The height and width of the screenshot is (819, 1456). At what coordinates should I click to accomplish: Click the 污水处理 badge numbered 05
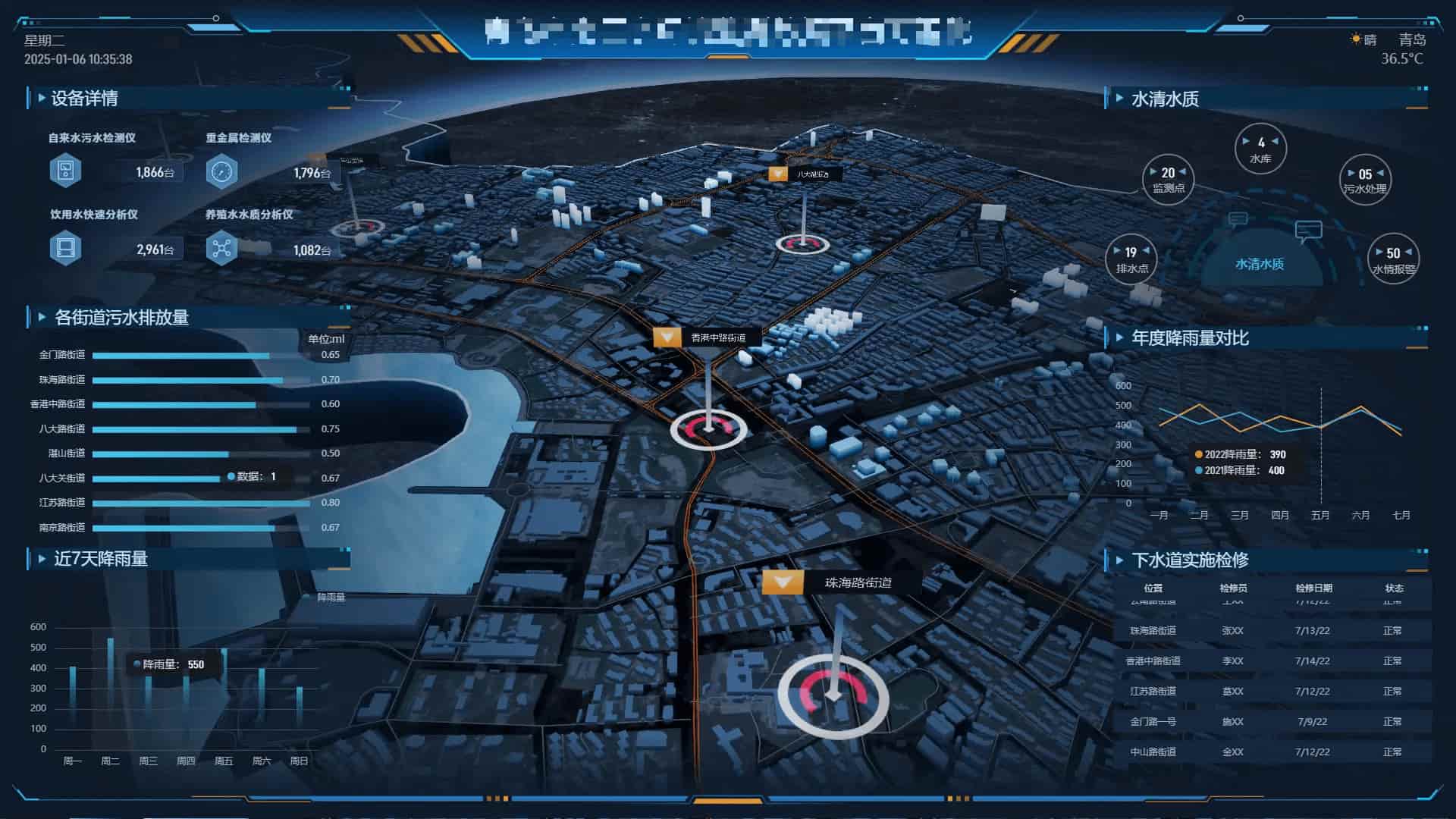tap(1364, 180)
